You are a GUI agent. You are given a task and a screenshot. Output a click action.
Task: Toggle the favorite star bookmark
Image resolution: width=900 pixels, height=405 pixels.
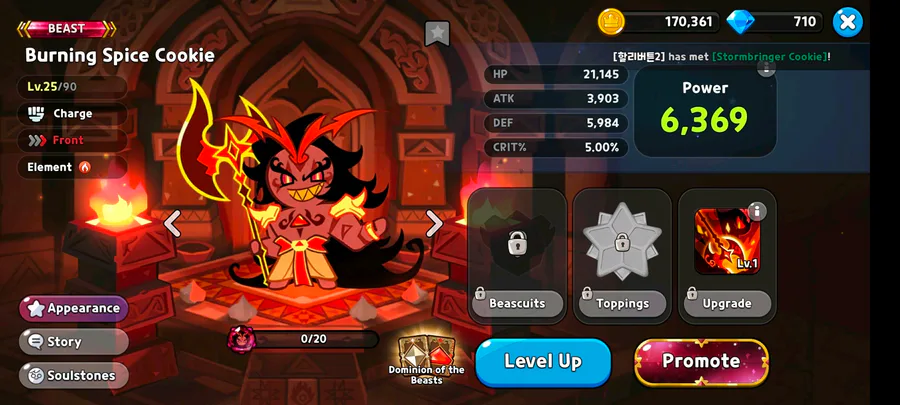437,33
